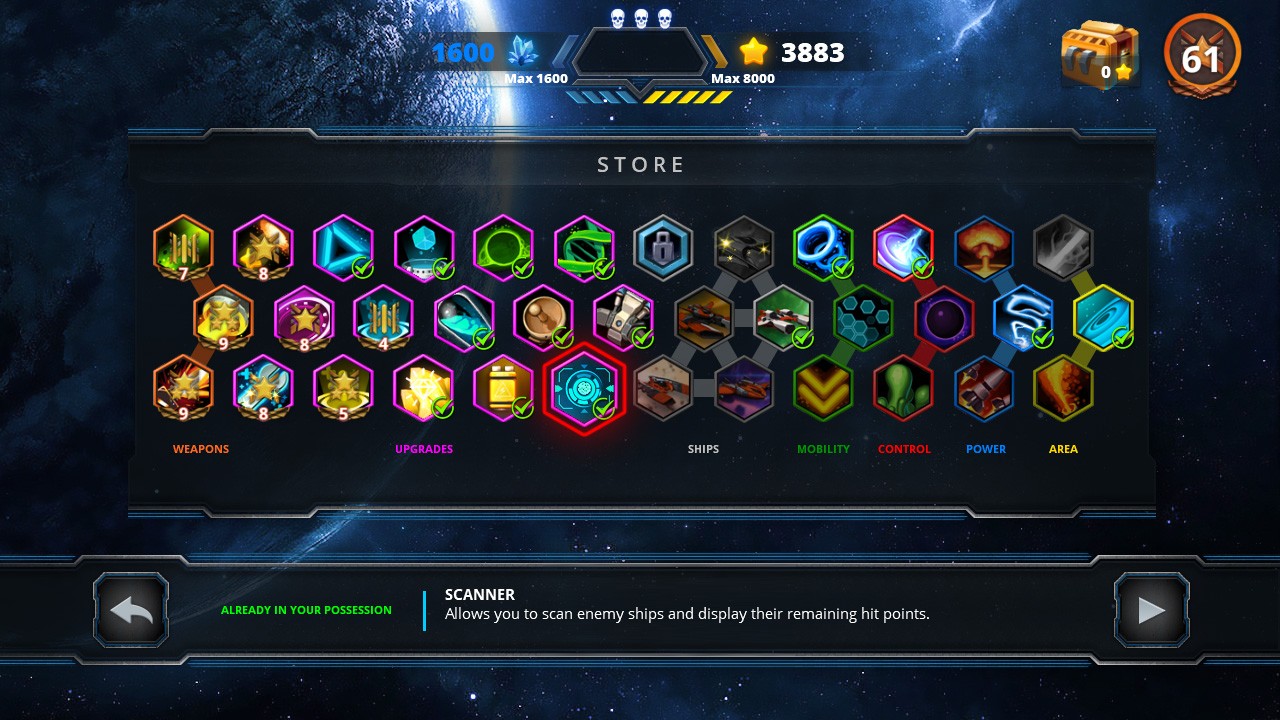
Task: Select the level 7 green weapon
Action: [183, 248]
